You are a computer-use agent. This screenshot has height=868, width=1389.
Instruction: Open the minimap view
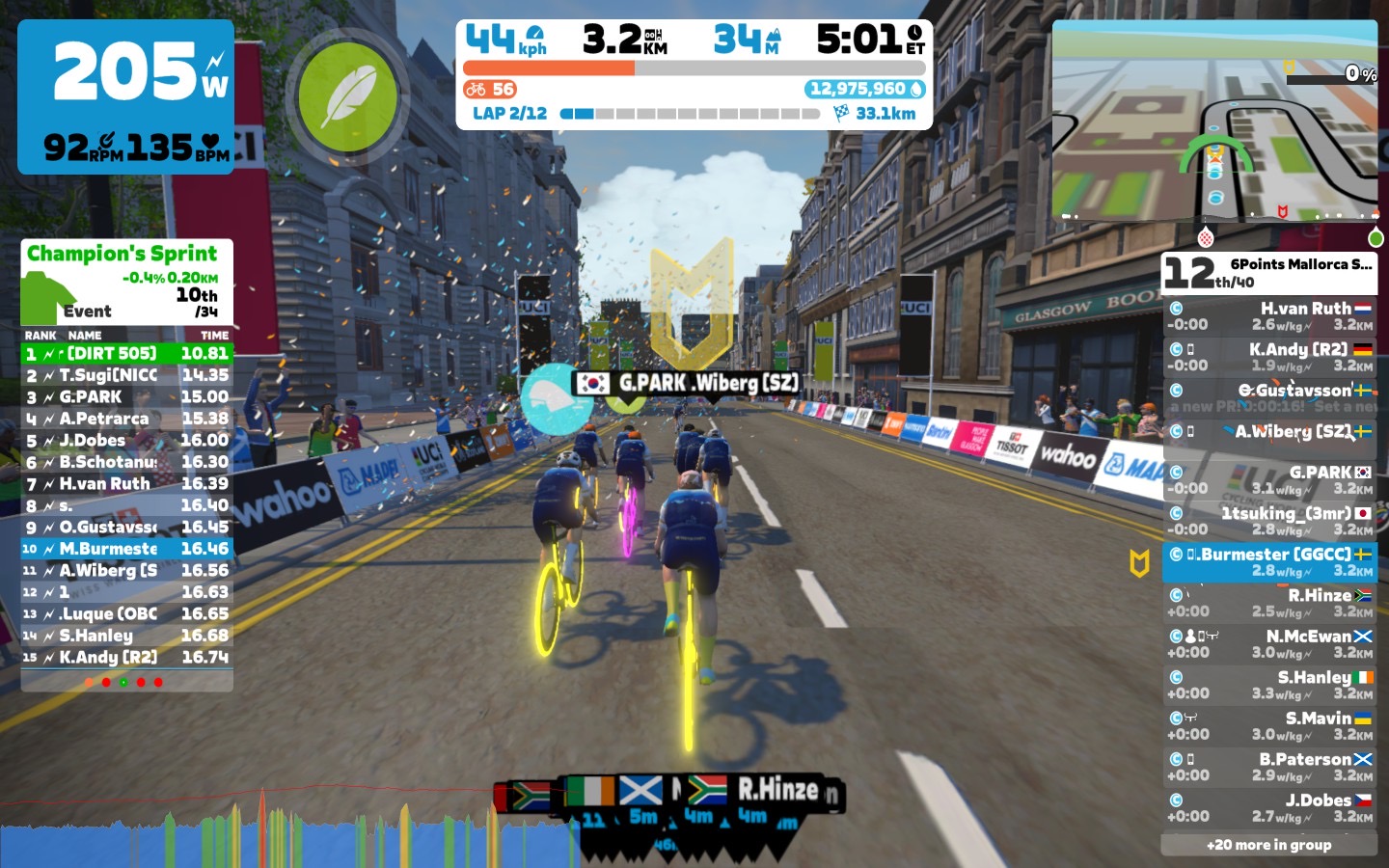click(1214, 121)
